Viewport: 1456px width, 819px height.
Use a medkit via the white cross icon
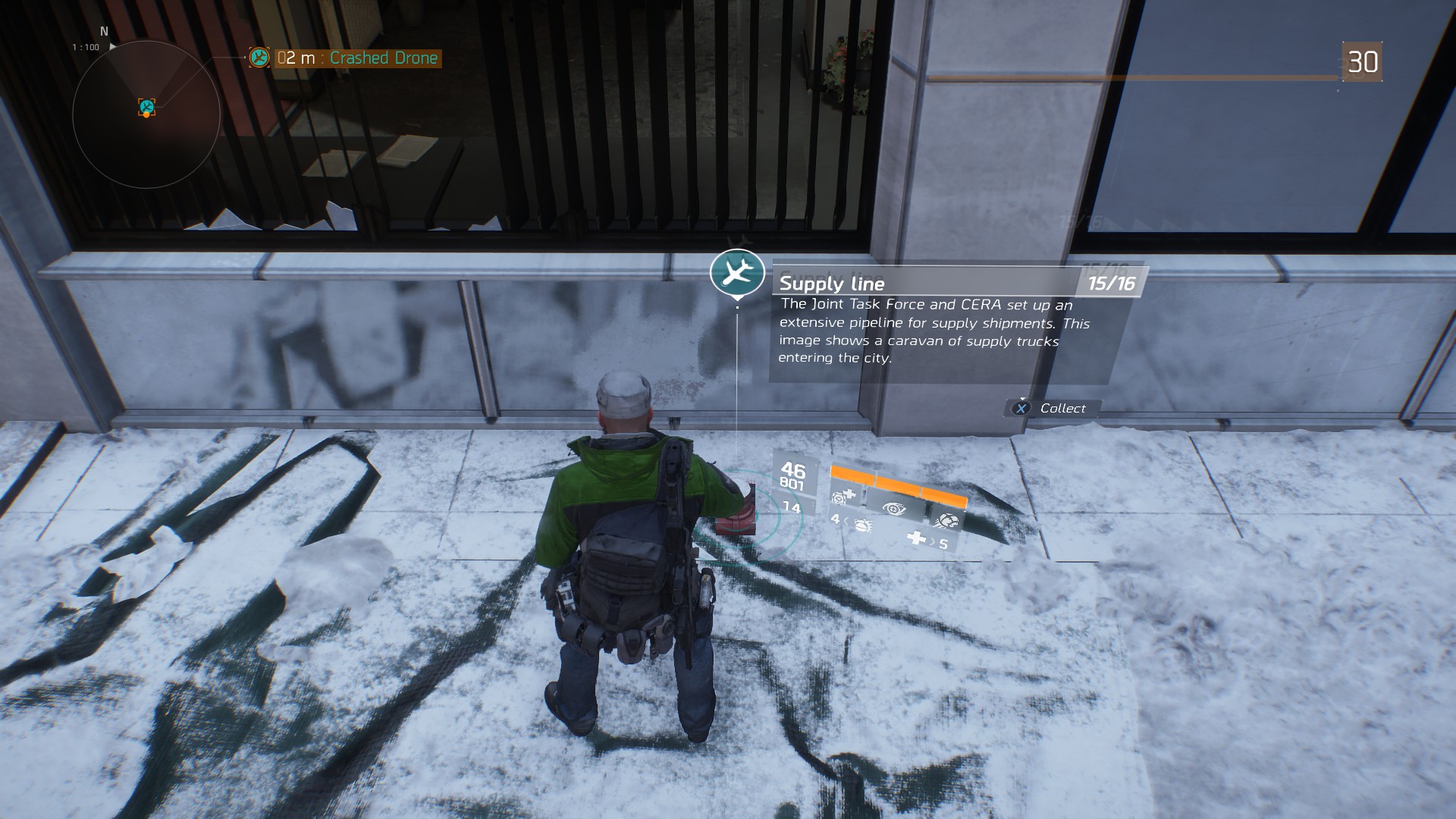[x=917, y=538]
